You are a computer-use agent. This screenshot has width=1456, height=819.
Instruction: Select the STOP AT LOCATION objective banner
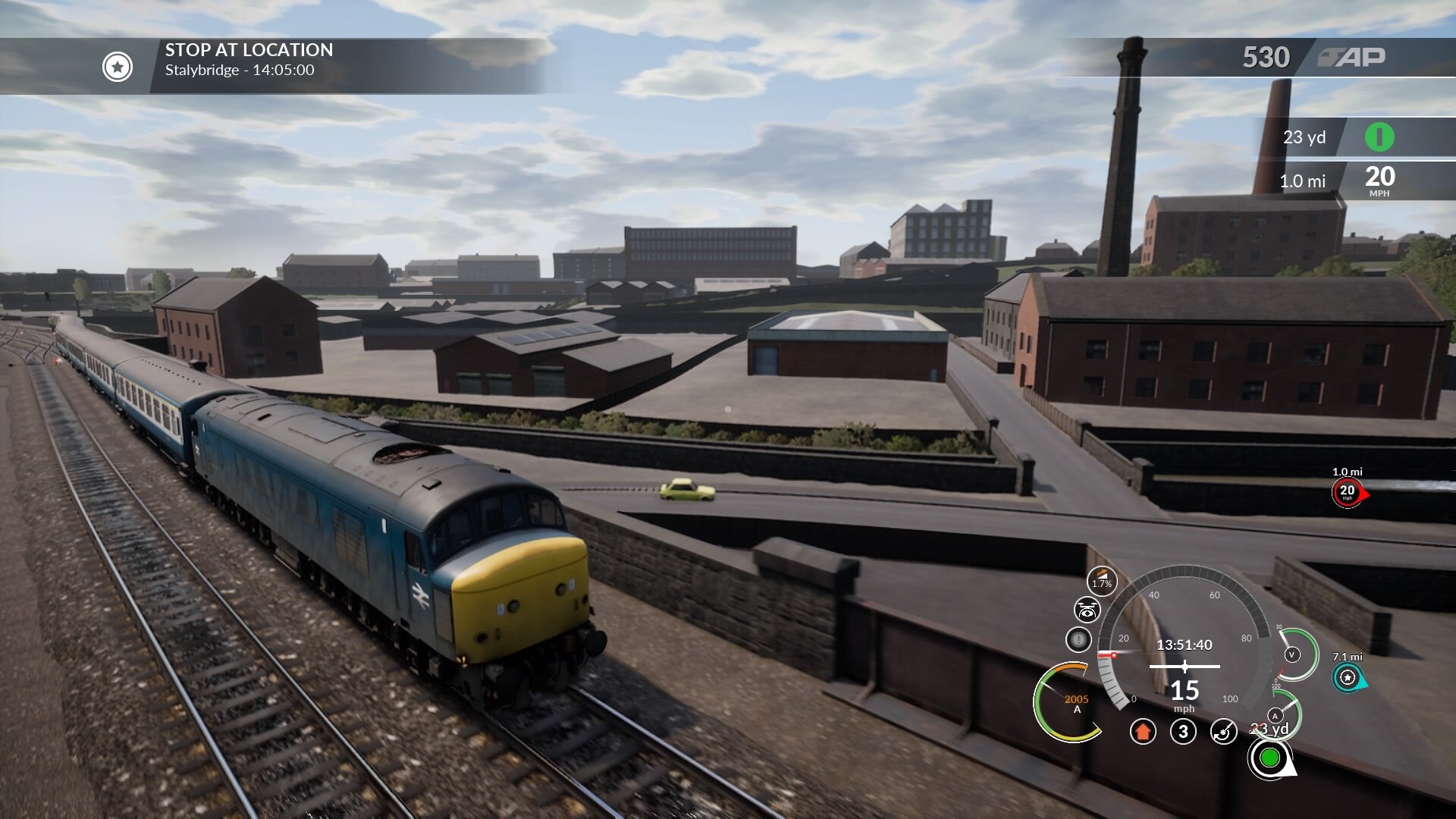coord(250,50)
